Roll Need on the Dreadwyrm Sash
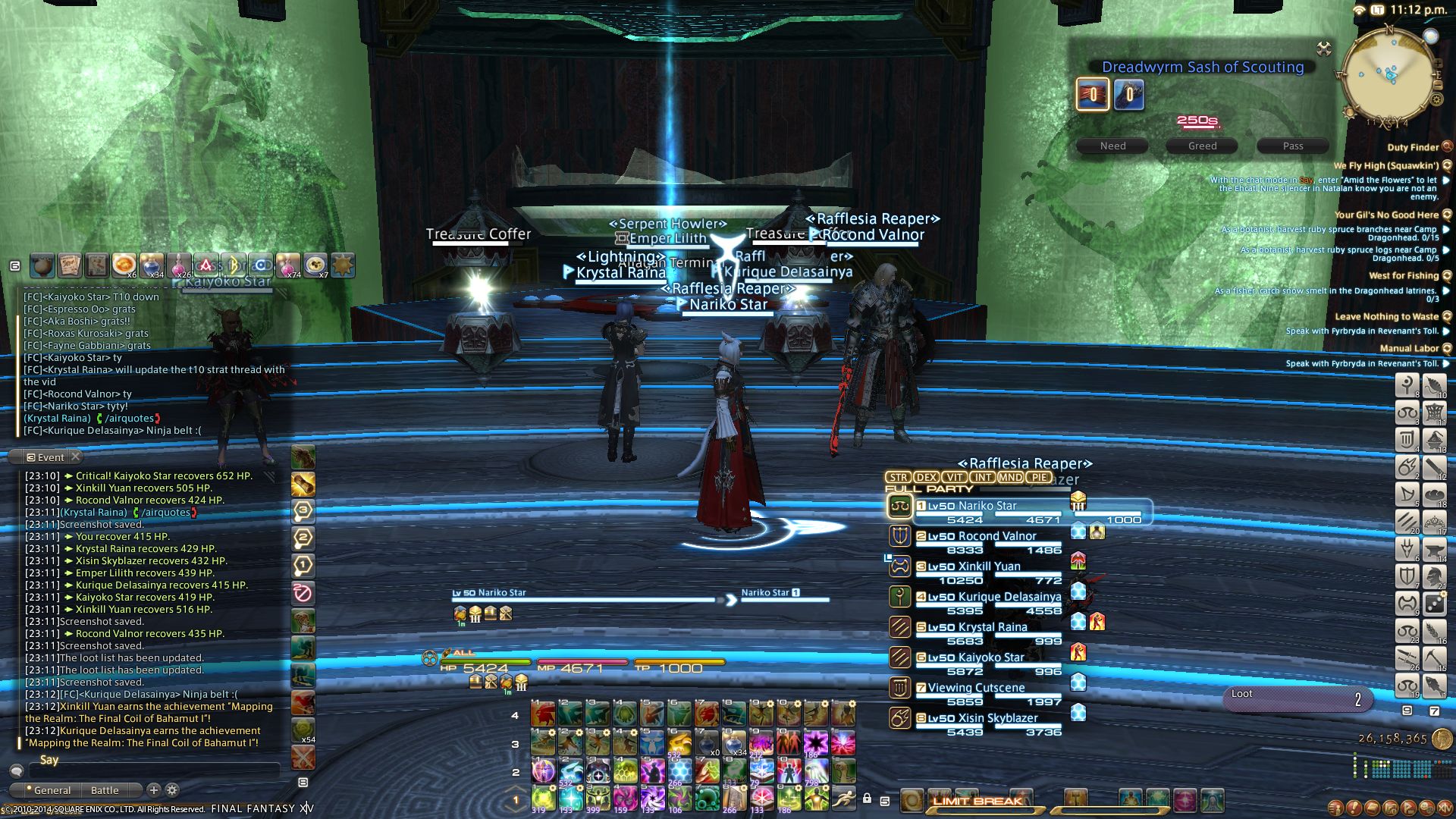 pyautogui.click(x=1112, y=146)
